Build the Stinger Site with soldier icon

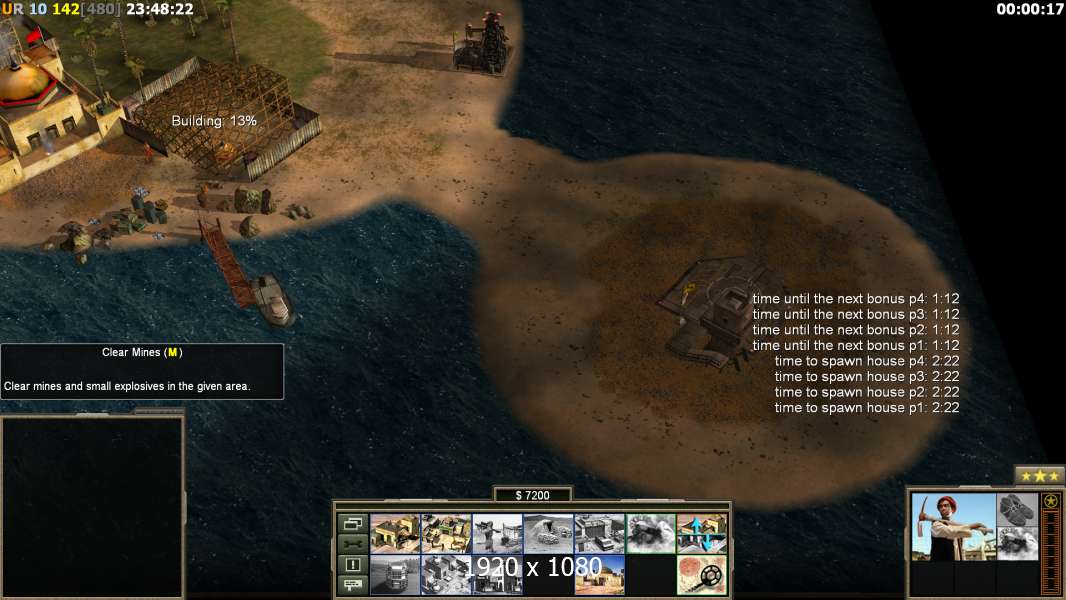(x=497, y=534)
